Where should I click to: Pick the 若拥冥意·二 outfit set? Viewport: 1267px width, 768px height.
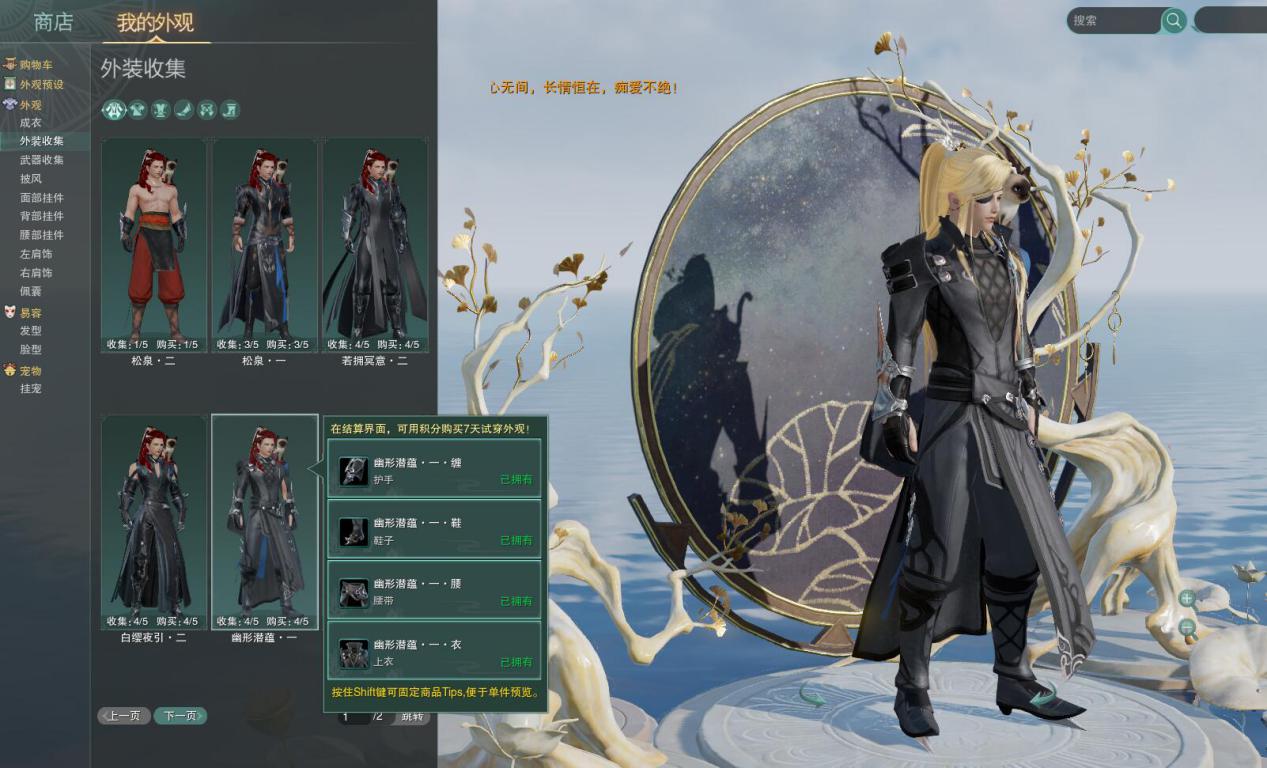[374, 245]
